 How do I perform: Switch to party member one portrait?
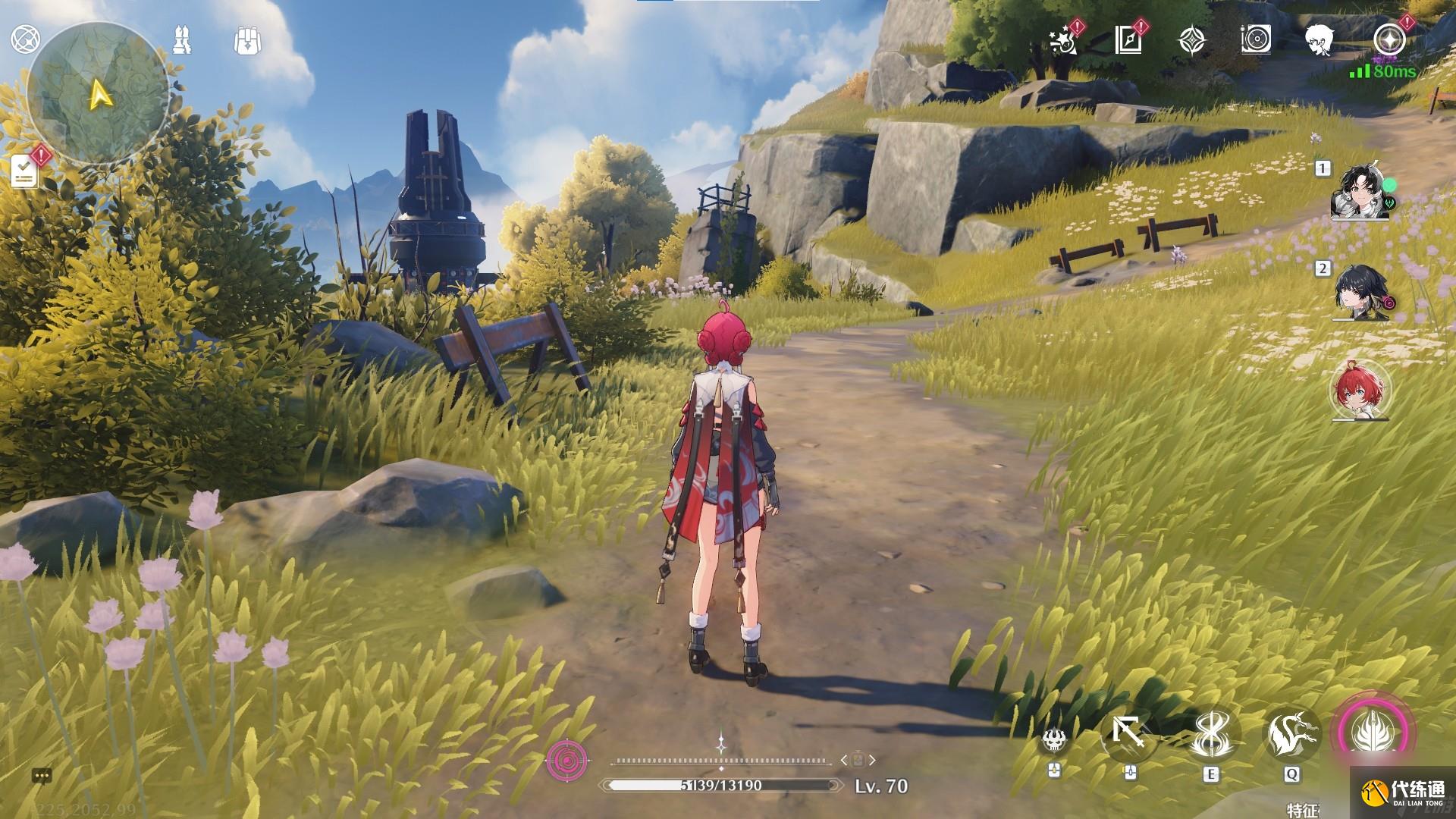tap(1360, 193)
